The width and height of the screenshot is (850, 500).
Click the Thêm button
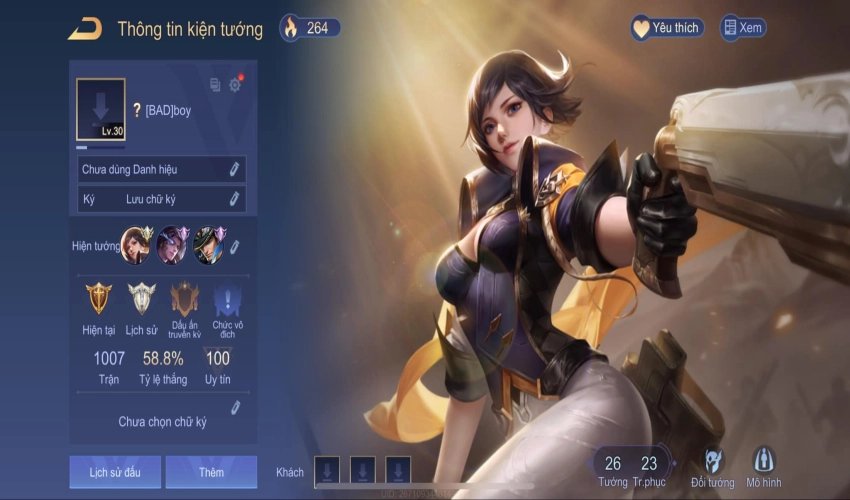[x=211, y=472]
